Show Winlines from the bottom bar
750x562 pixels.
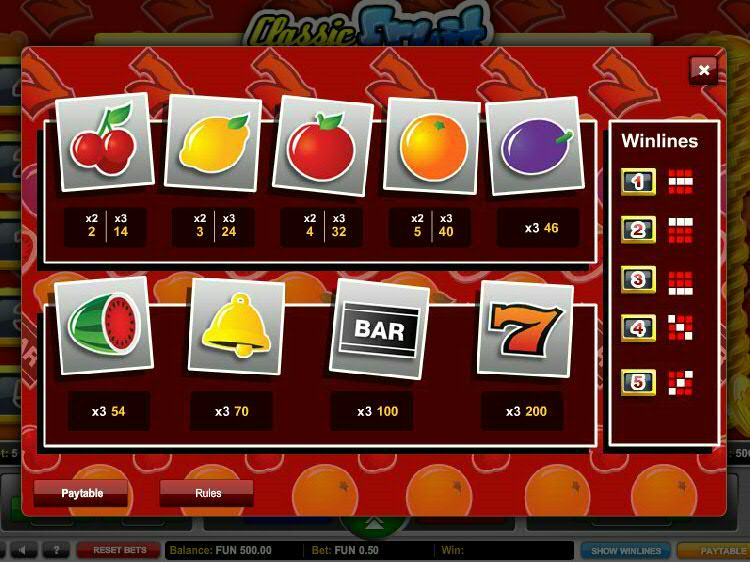click(x=626, y=551)
